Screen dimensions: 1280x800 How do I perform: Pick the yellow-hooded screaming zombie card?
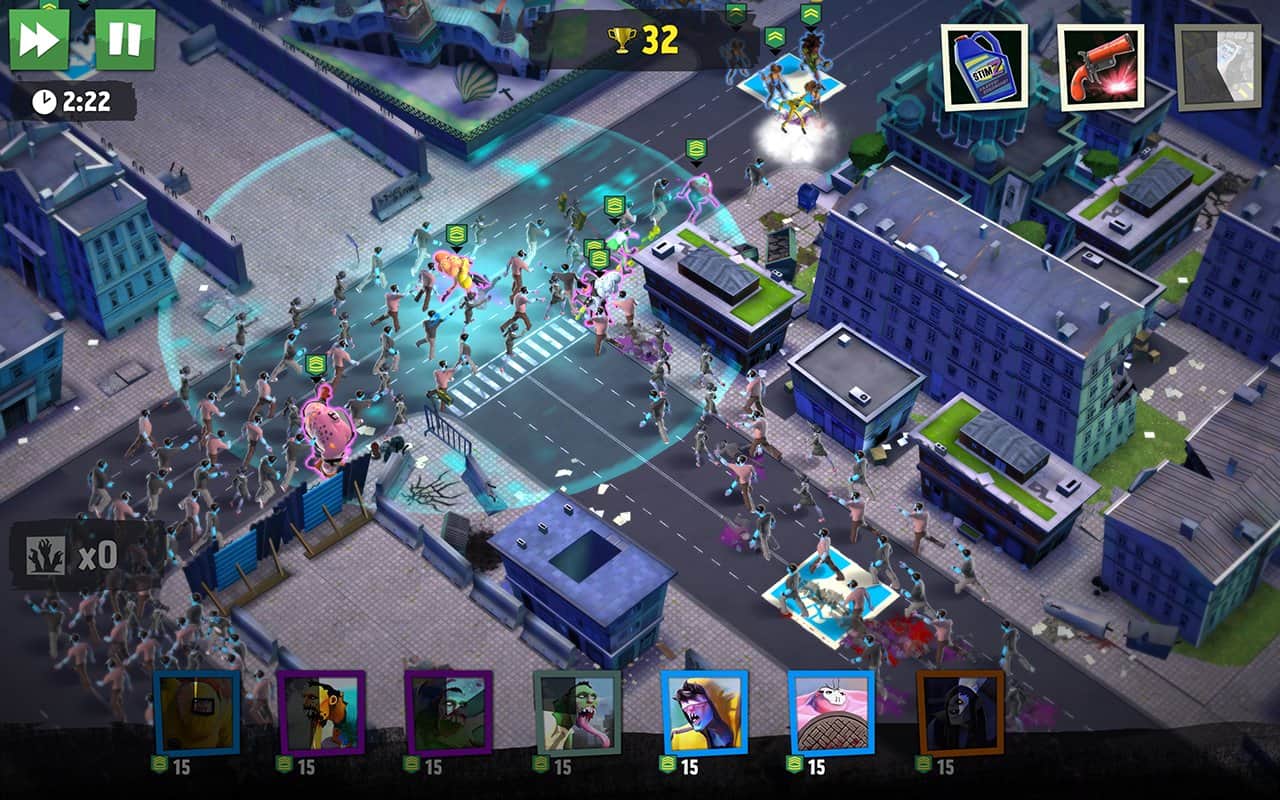tap(704, 712)
